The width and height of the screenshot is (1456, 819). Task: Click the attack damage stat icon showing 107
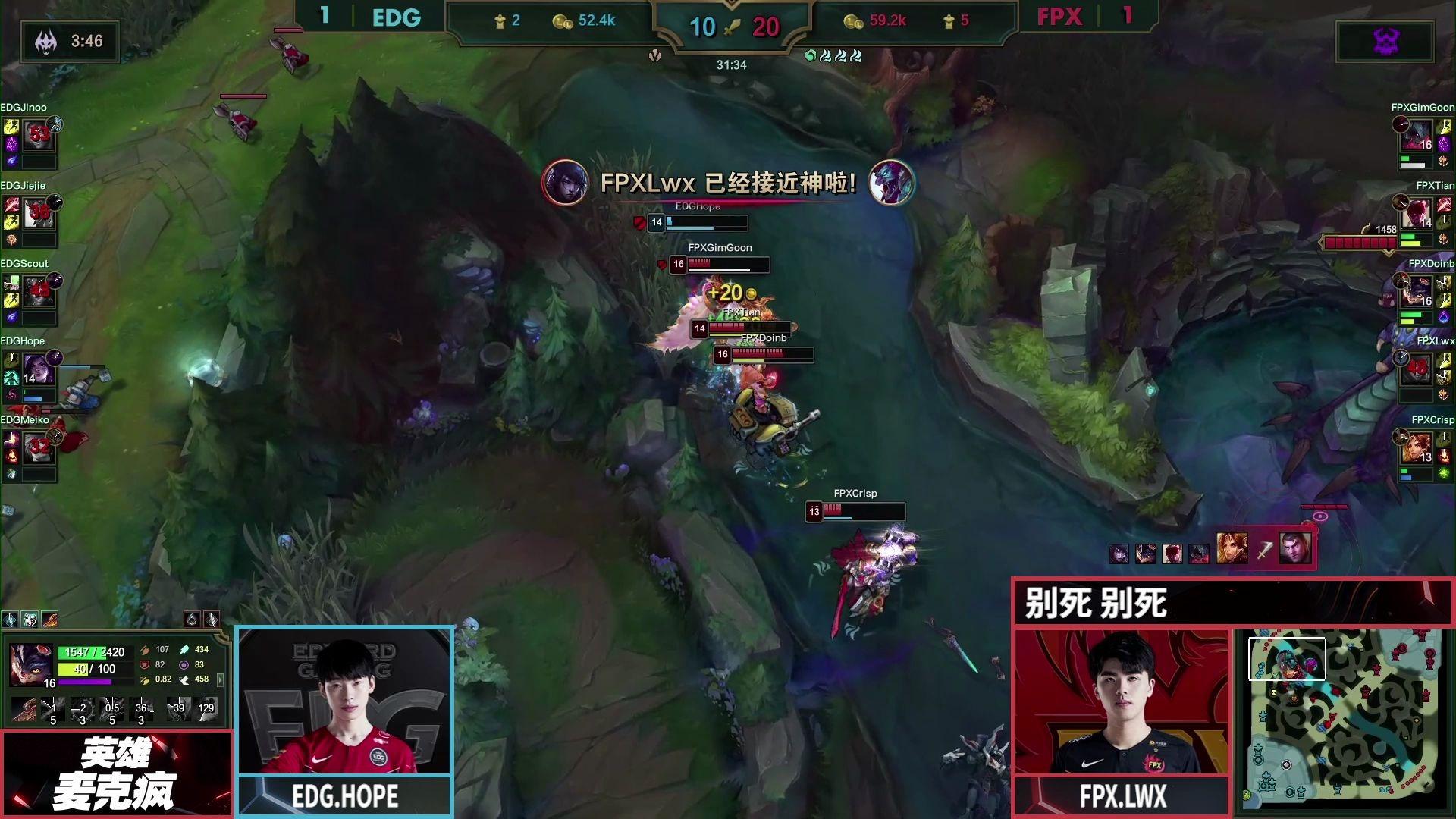tap(144, 651)
